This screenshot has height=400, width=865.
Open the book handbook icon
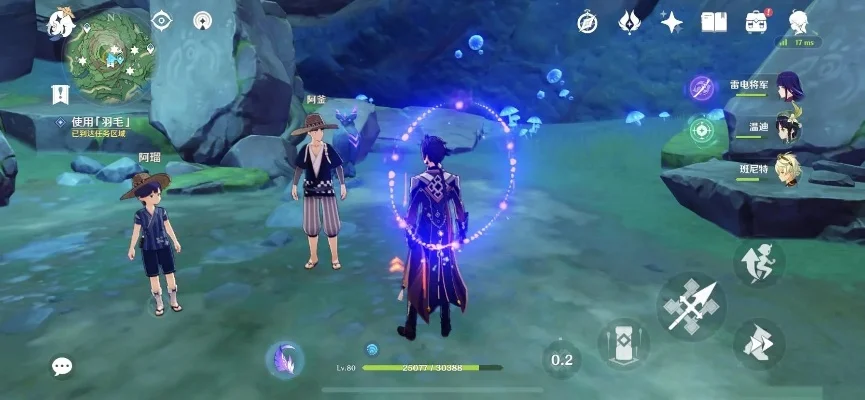714,21
